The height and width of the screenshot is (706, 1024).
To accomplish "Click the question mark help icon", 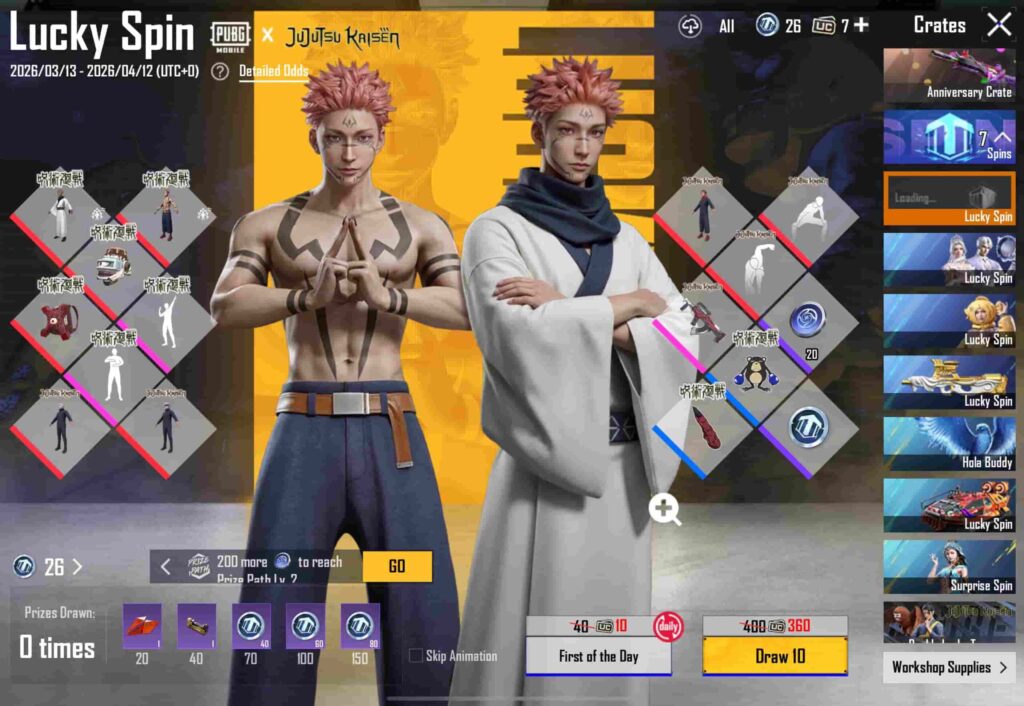I will click(220, 72).
